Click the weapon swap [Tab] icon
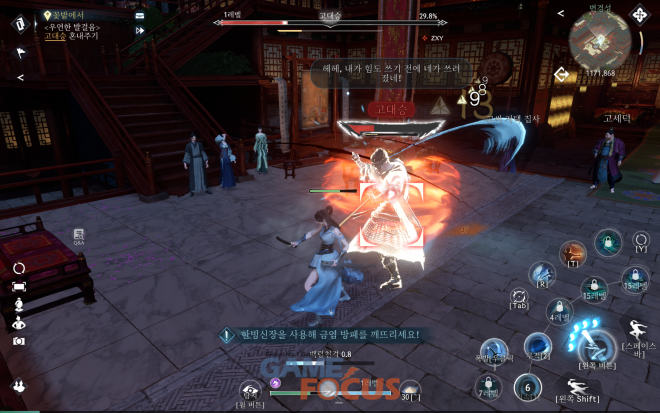Image resolution: width=660 pixels, height=413 pixels. click(519, 297)
